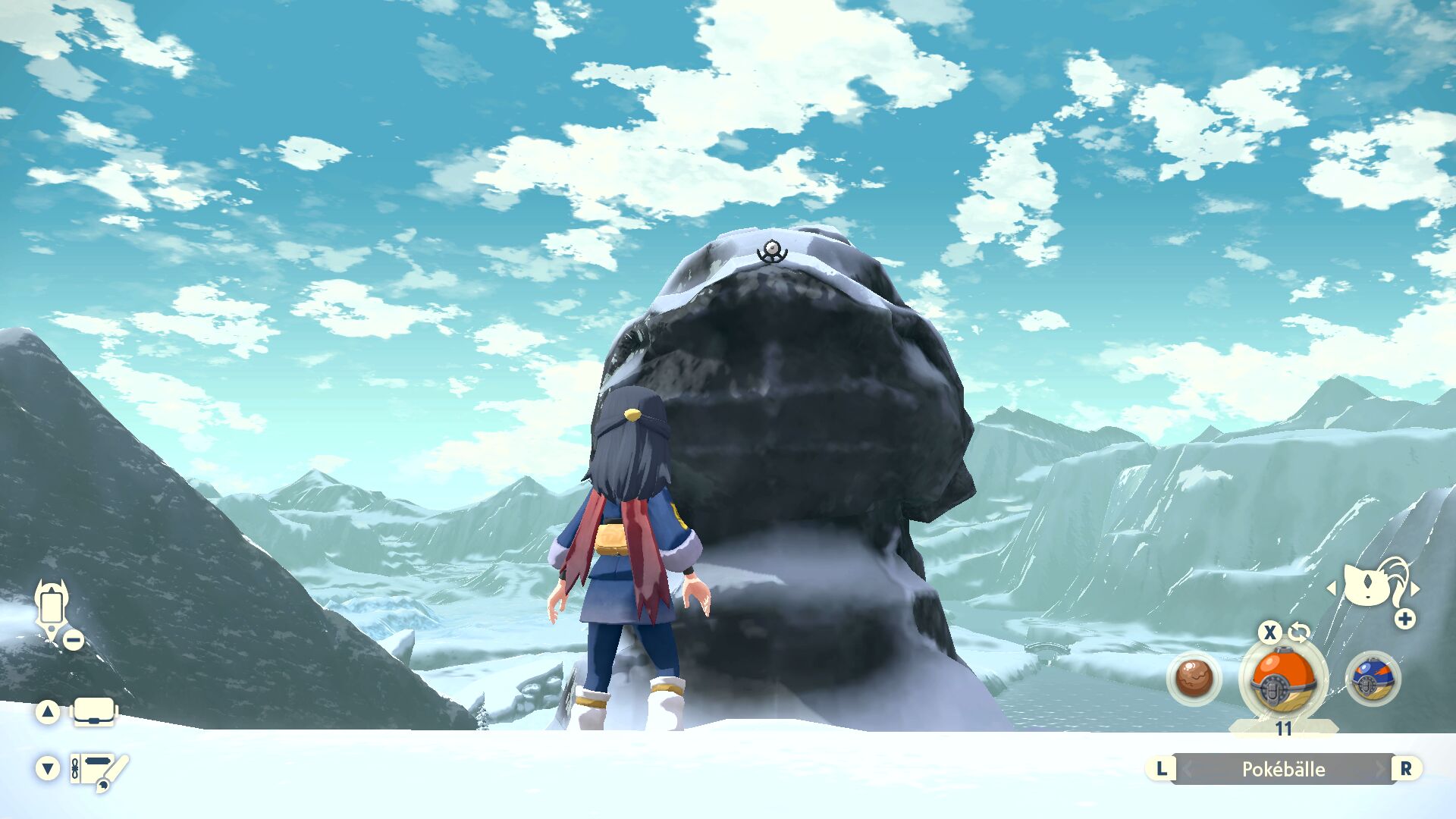Pick the blue Great Ball slot
This screenshot has width=1456, height=819.
1372,678
